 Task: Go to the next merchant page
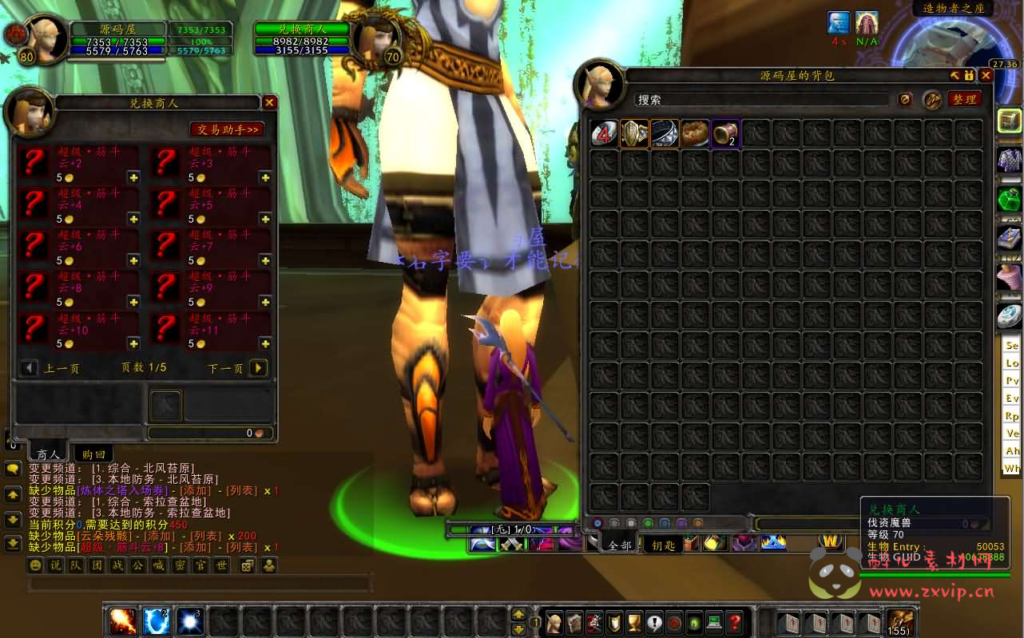click(258, 368)
